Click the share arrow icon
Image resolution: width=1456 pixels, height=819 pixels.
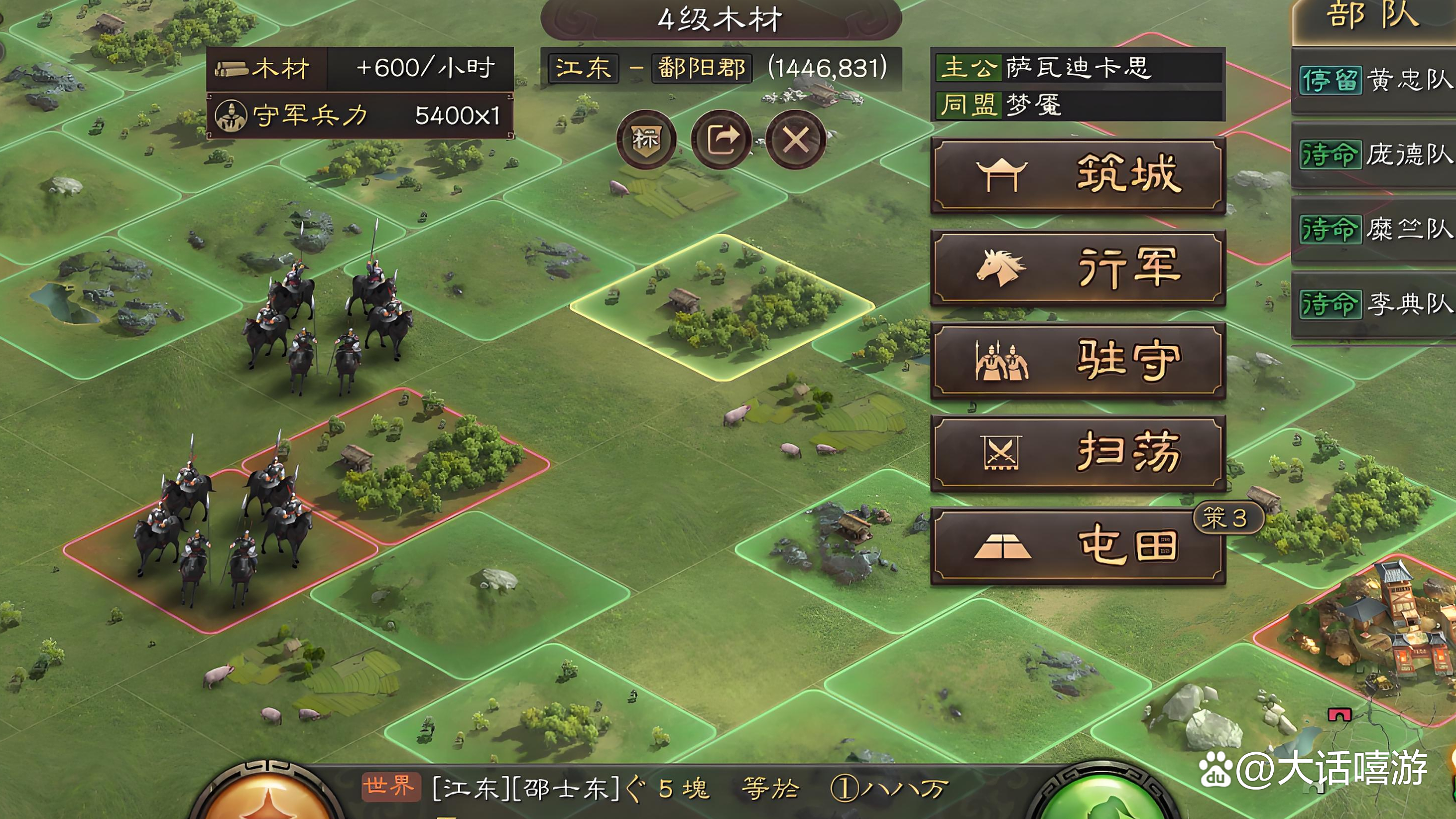click(721, 139)
